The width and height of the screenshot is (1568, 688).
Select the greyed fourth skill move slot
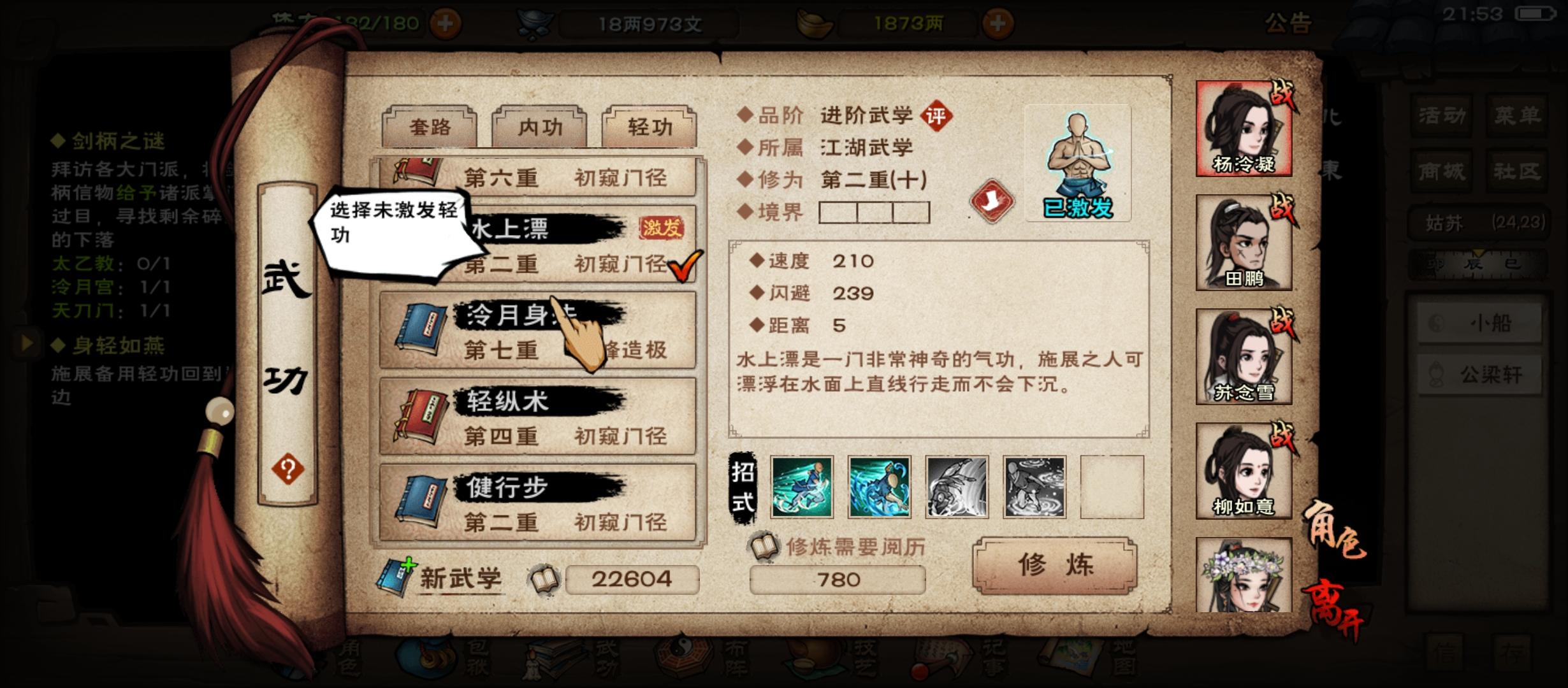coord(1033,487)
